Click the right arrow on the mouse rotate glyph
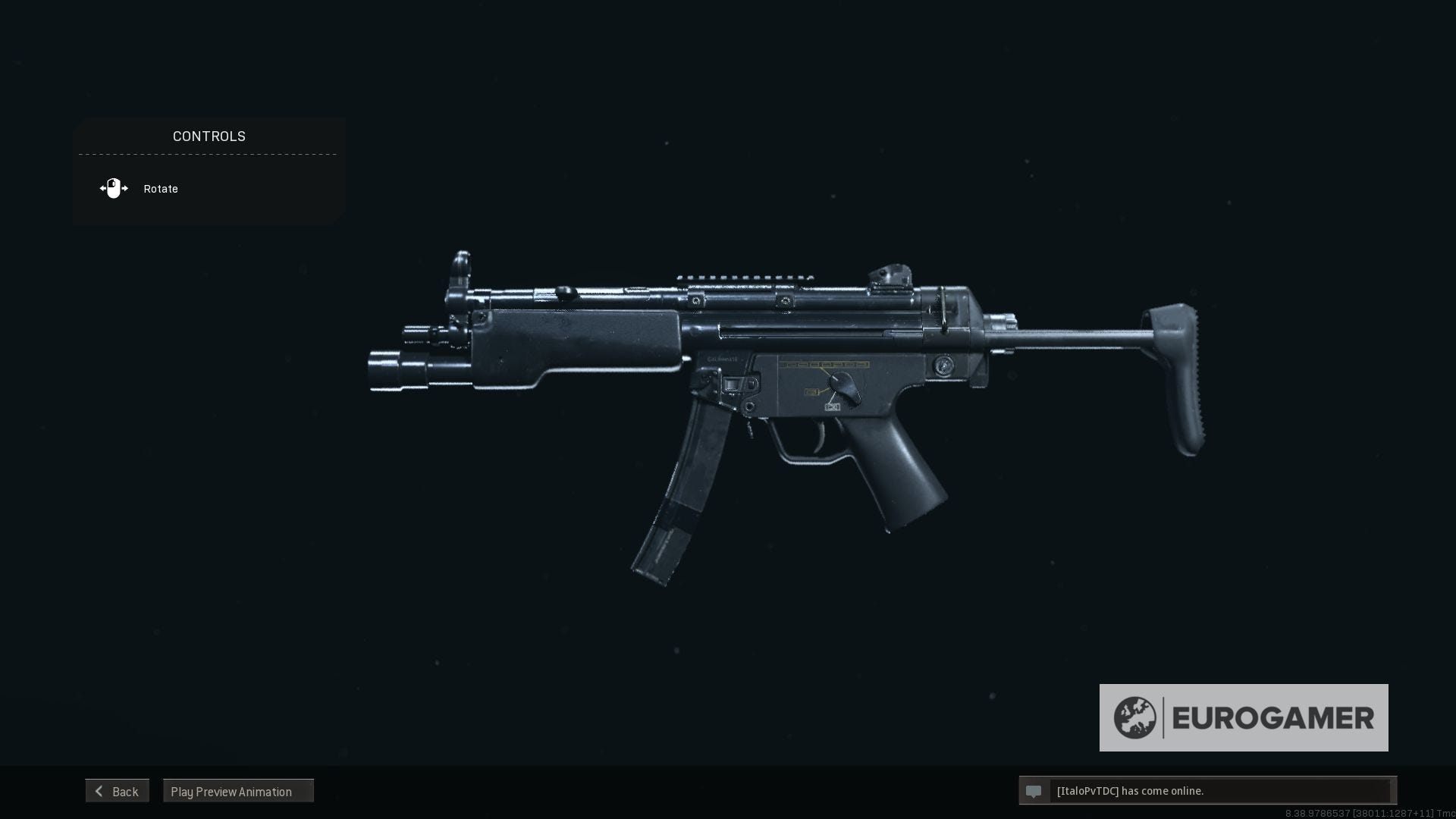1456x819 pixels. [x=124, y=188]
